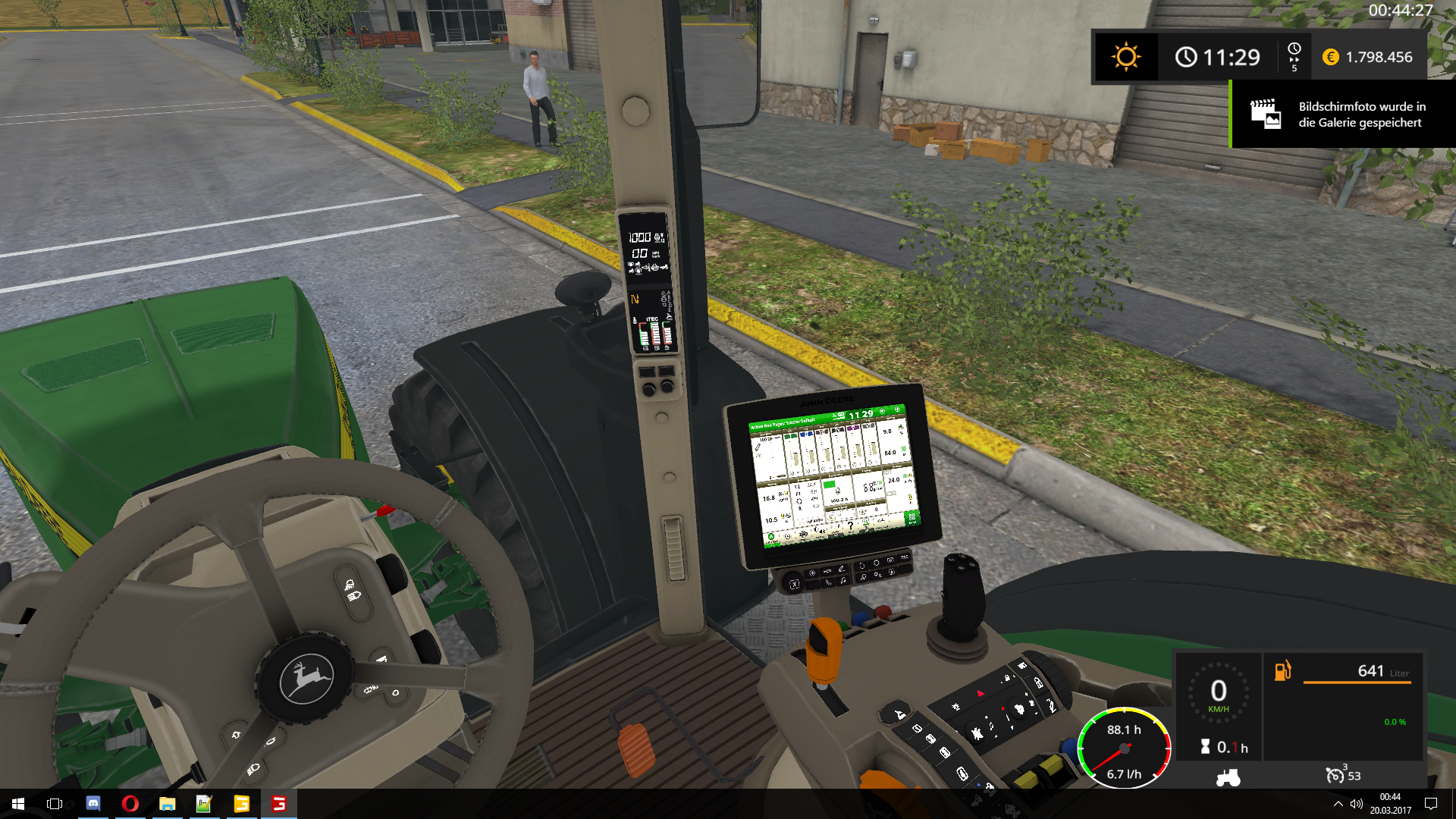Open the Windows Start menu
Viewport: 1456px width, 819px height.
(18, 804)
